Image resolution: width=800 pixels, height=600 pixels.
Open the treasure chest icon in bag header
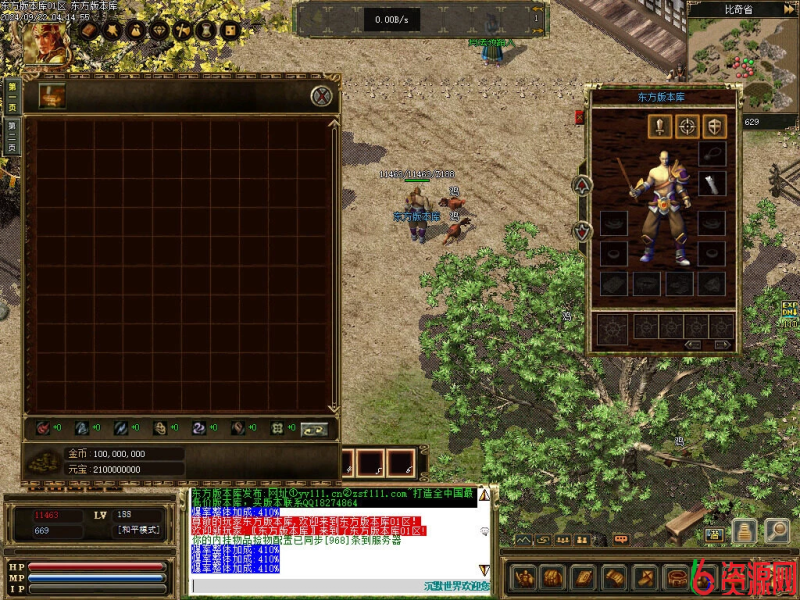tap(52, 96)
